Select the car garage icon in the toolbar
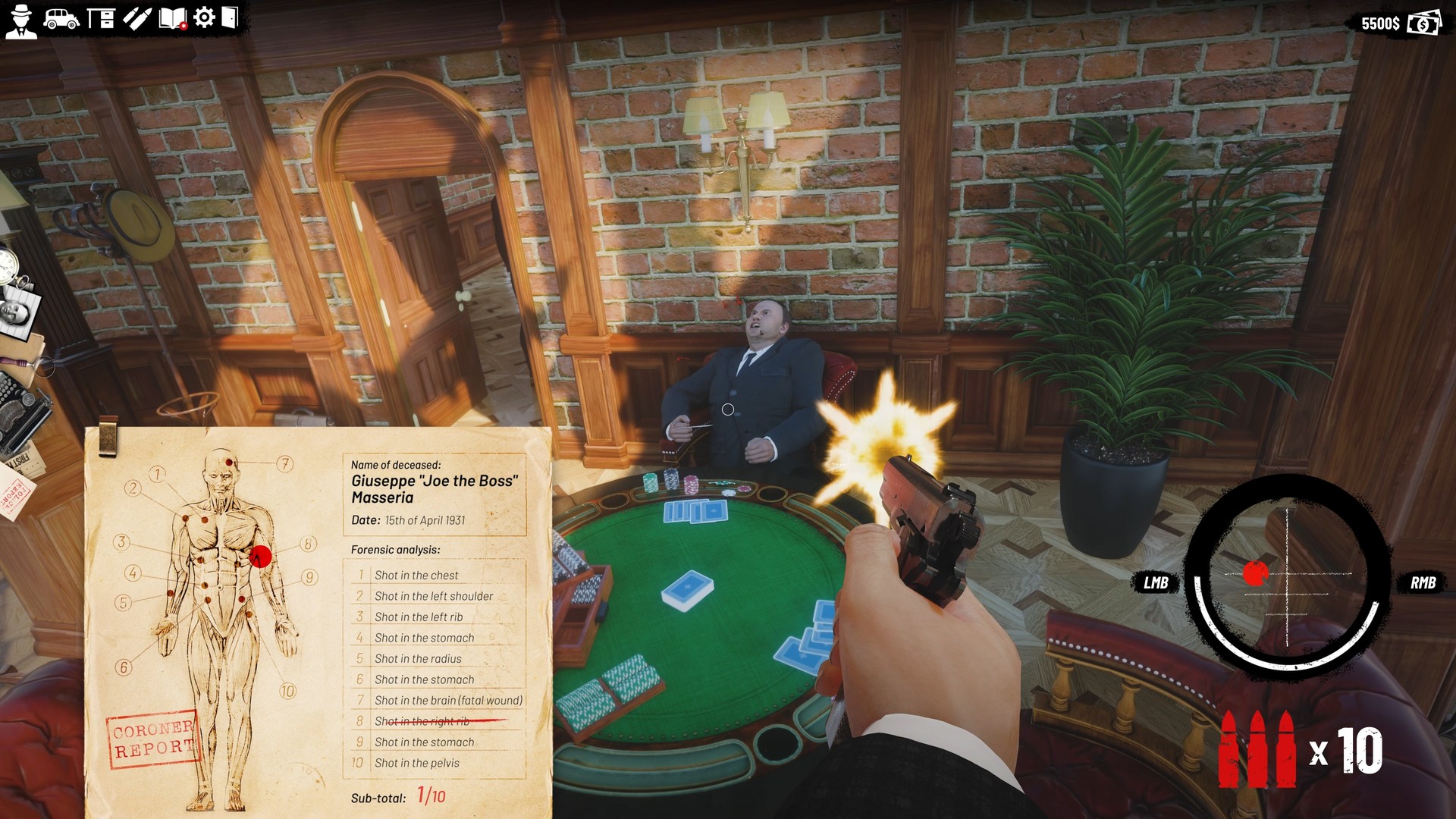The height and width of the screenshot is (819, 1456). click(x=62, y=17)
